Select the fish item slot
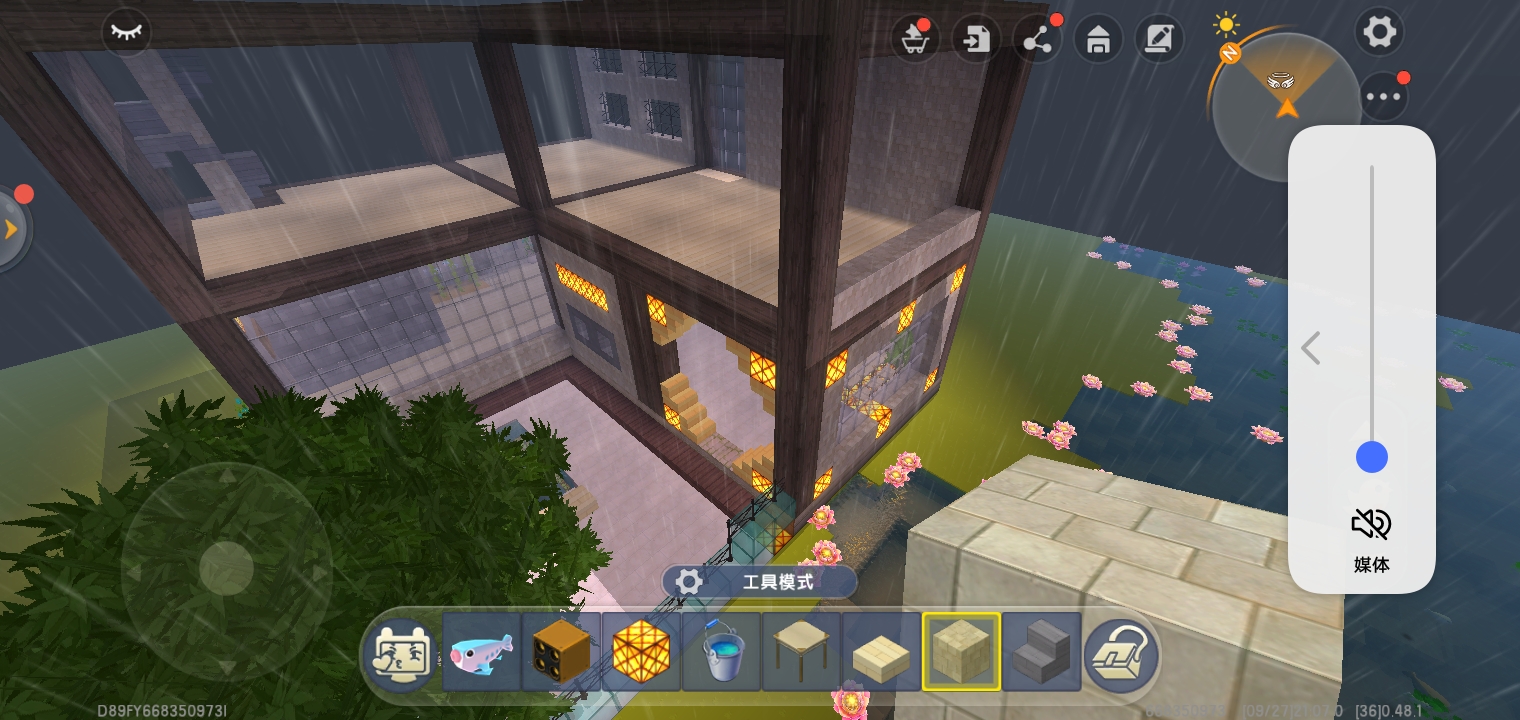The width and height of the screenshot is (1520, 720). tap(481, 652)
